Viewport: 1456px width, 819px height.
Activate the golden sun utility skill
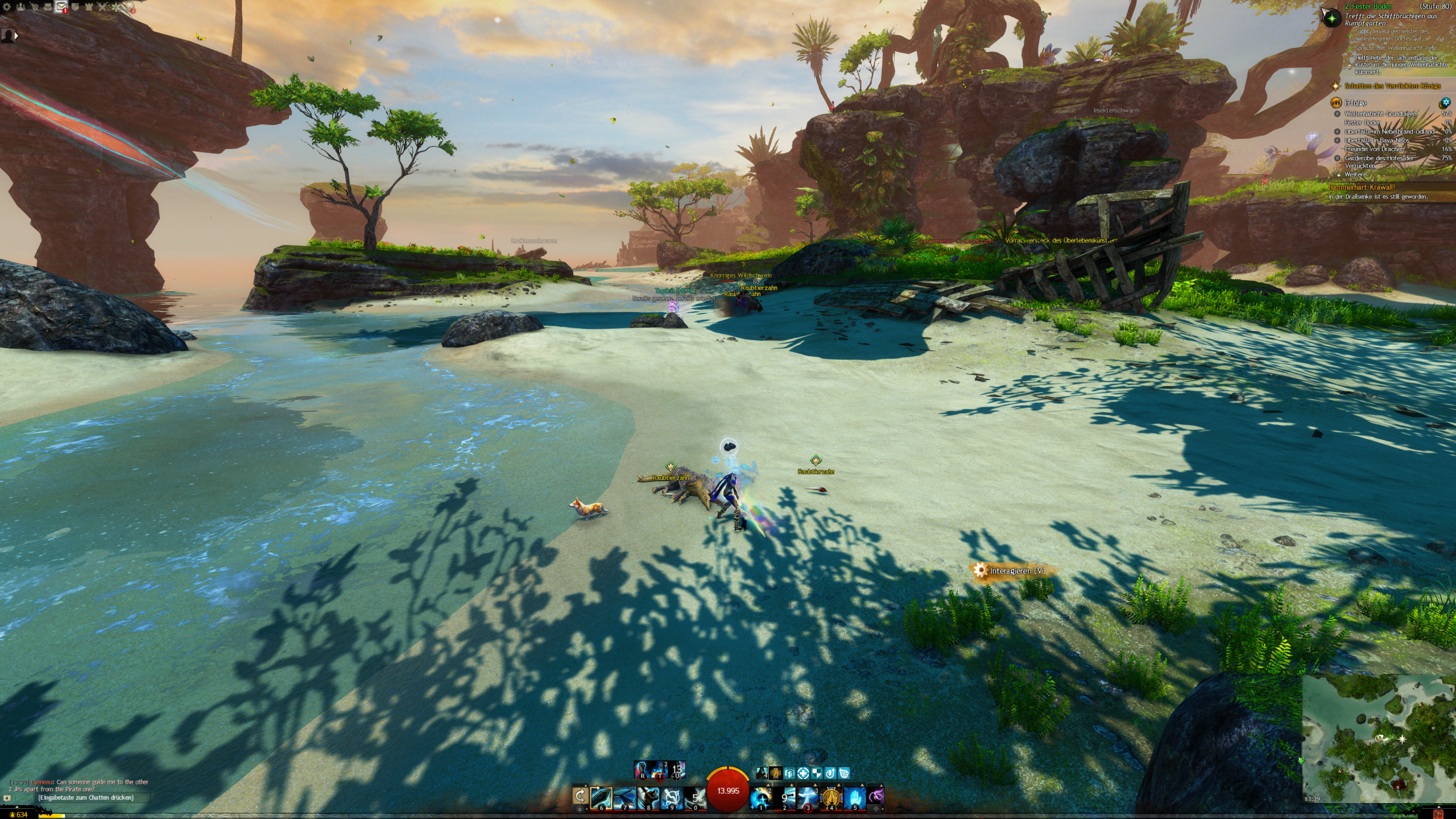click(831, 797)
